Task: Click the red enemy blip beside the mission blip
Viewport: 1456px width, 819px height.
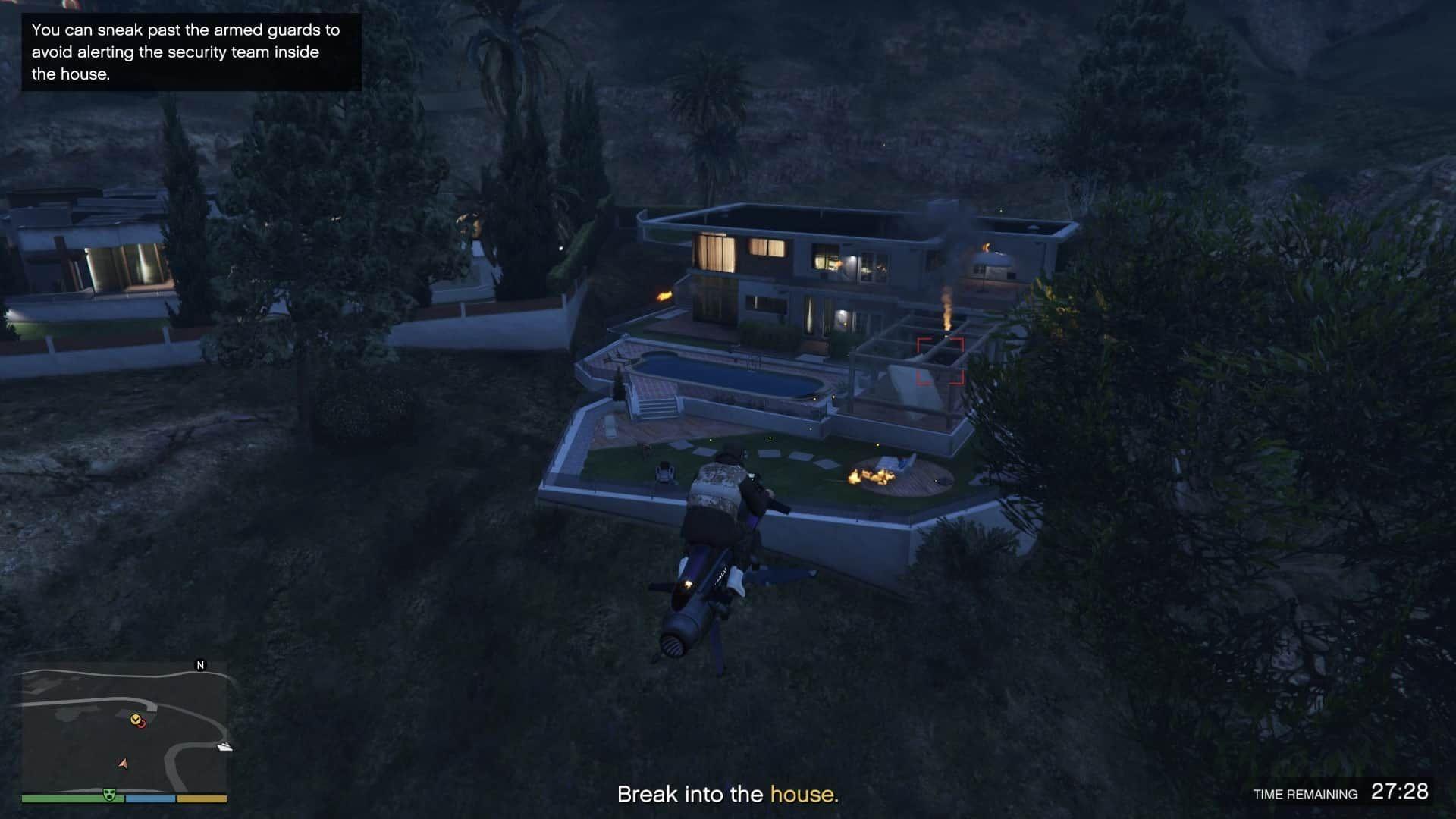Action: 143,724
